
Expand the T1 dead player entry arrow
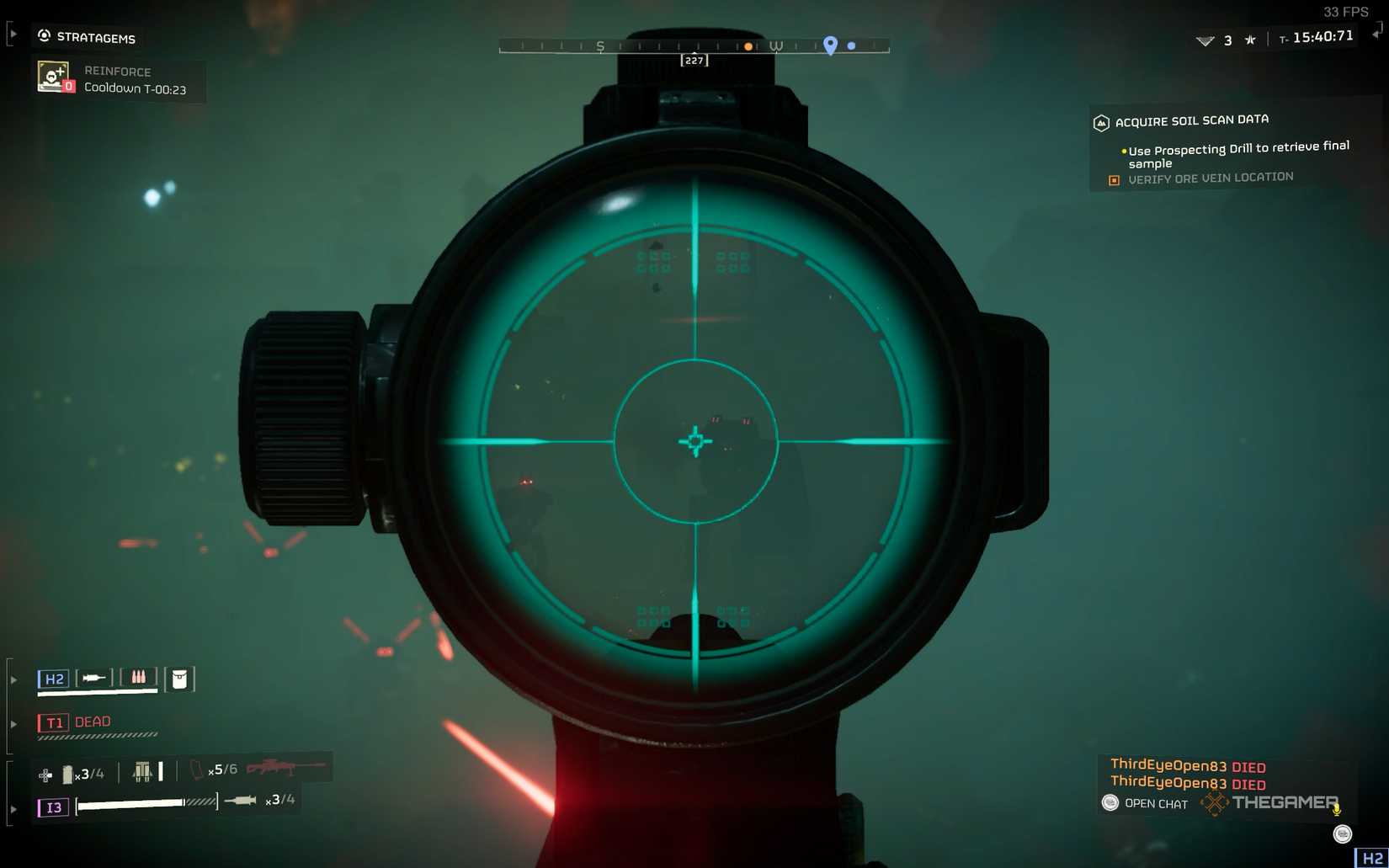14,723
